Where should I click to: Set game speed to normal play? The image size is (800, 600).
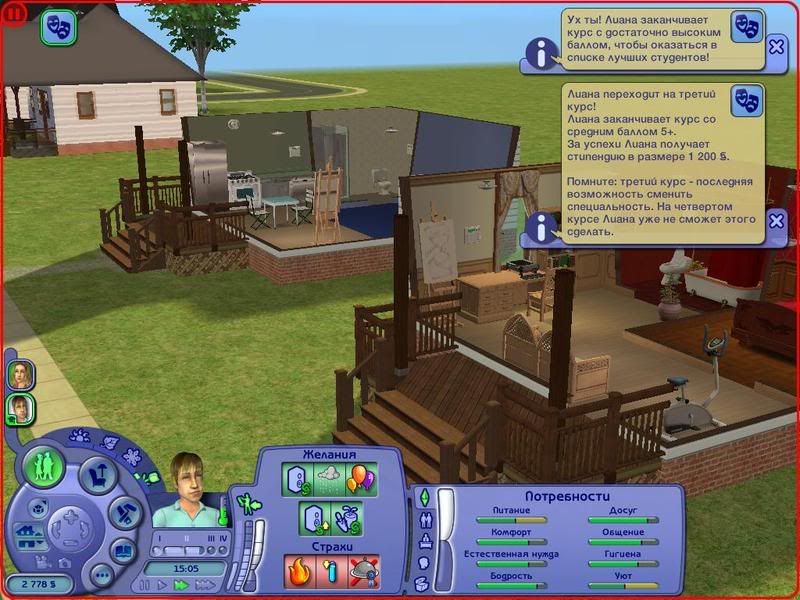163,584
